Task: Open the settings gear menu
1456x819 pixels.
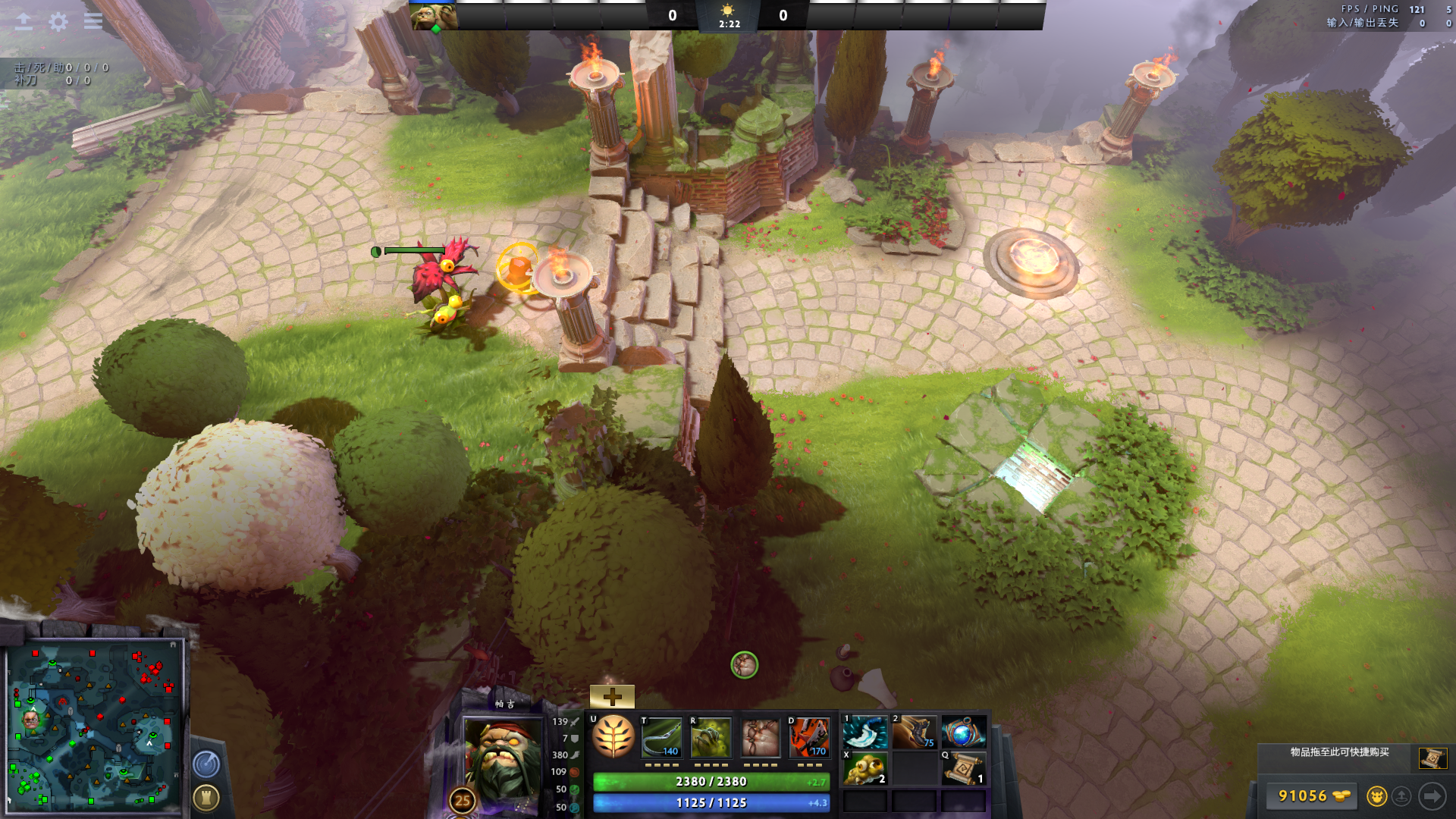Action: 58,22
